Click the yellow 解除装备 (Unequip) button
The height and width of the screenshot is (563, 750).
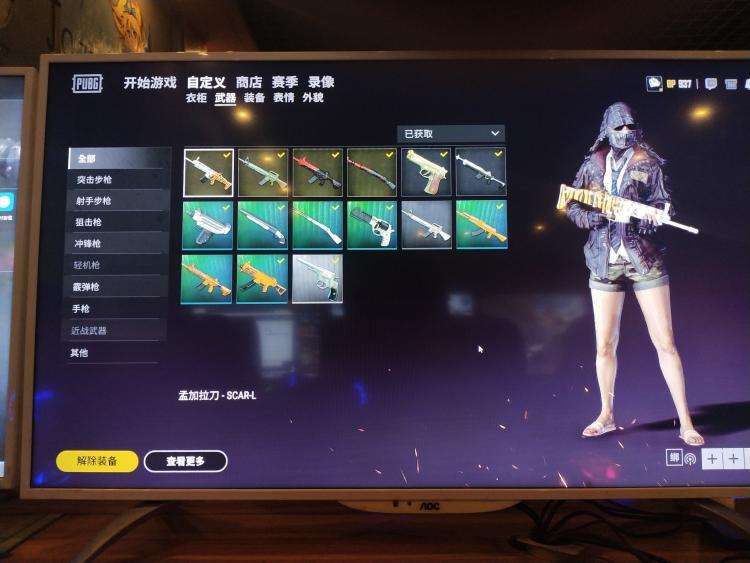coord(97,461)
